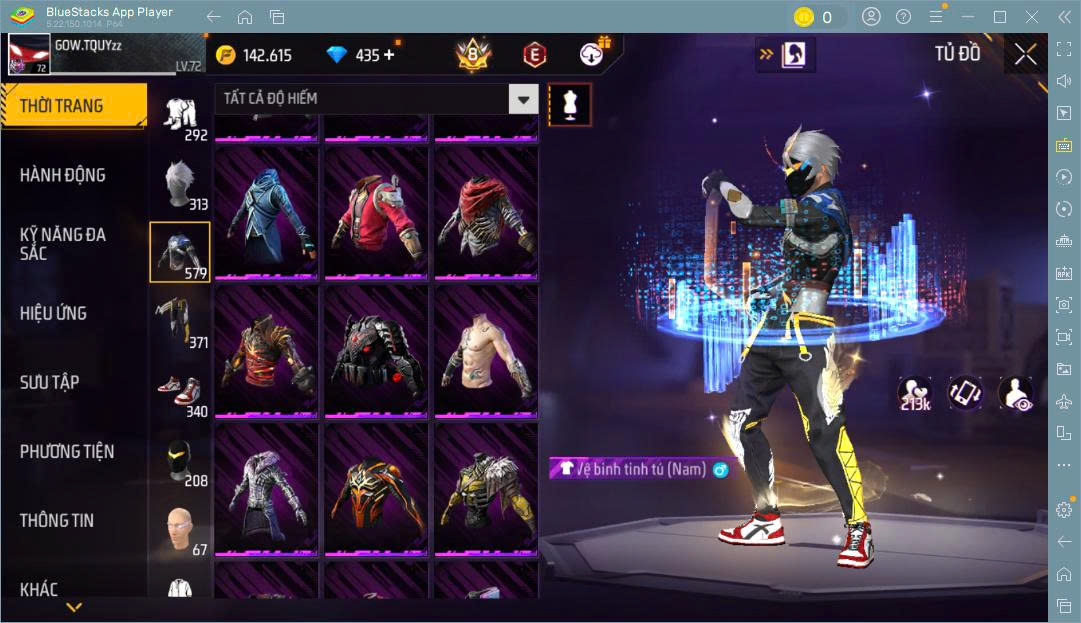Go to the HIỆU ỨNG section

(x=54, y=313)
